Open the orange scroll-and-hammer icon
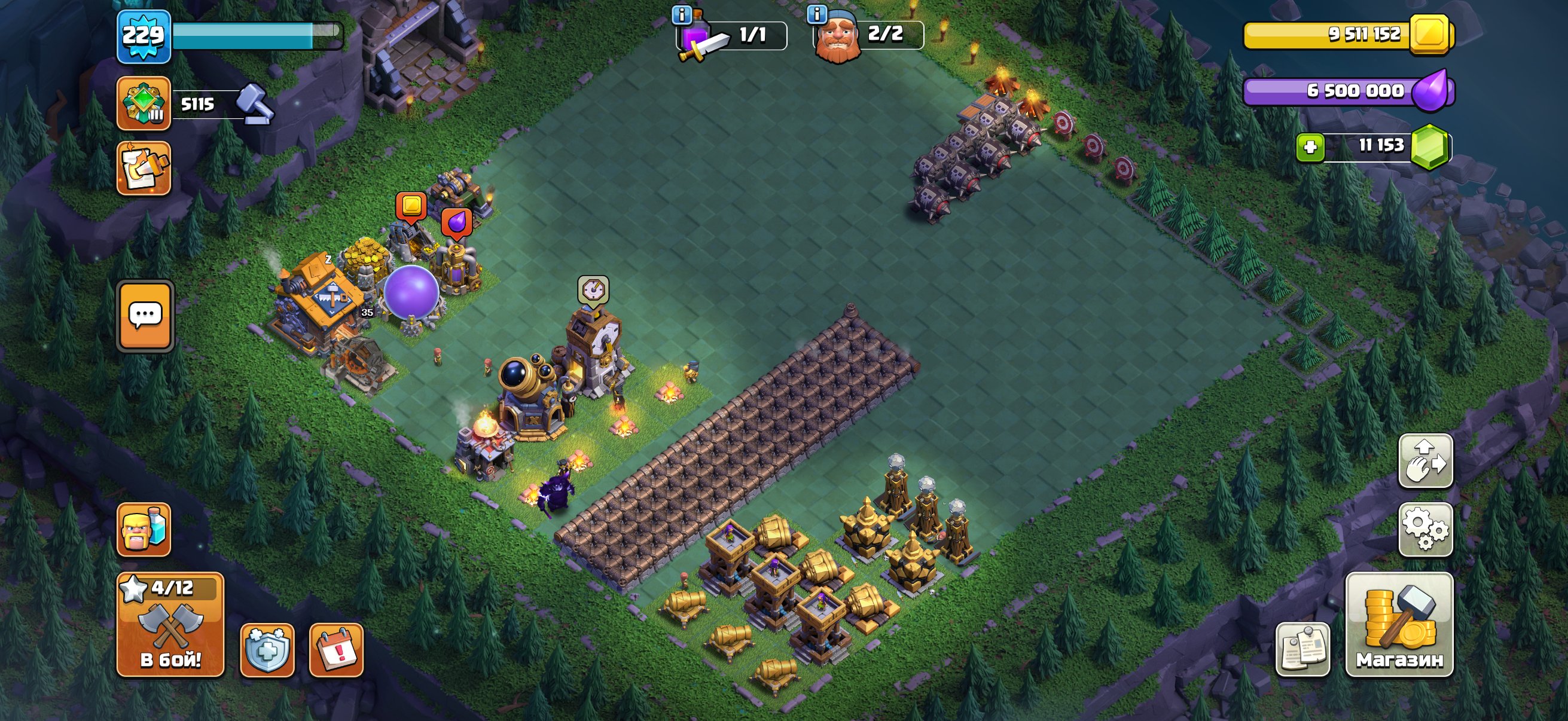1568x721 pixels. point(144,169)
